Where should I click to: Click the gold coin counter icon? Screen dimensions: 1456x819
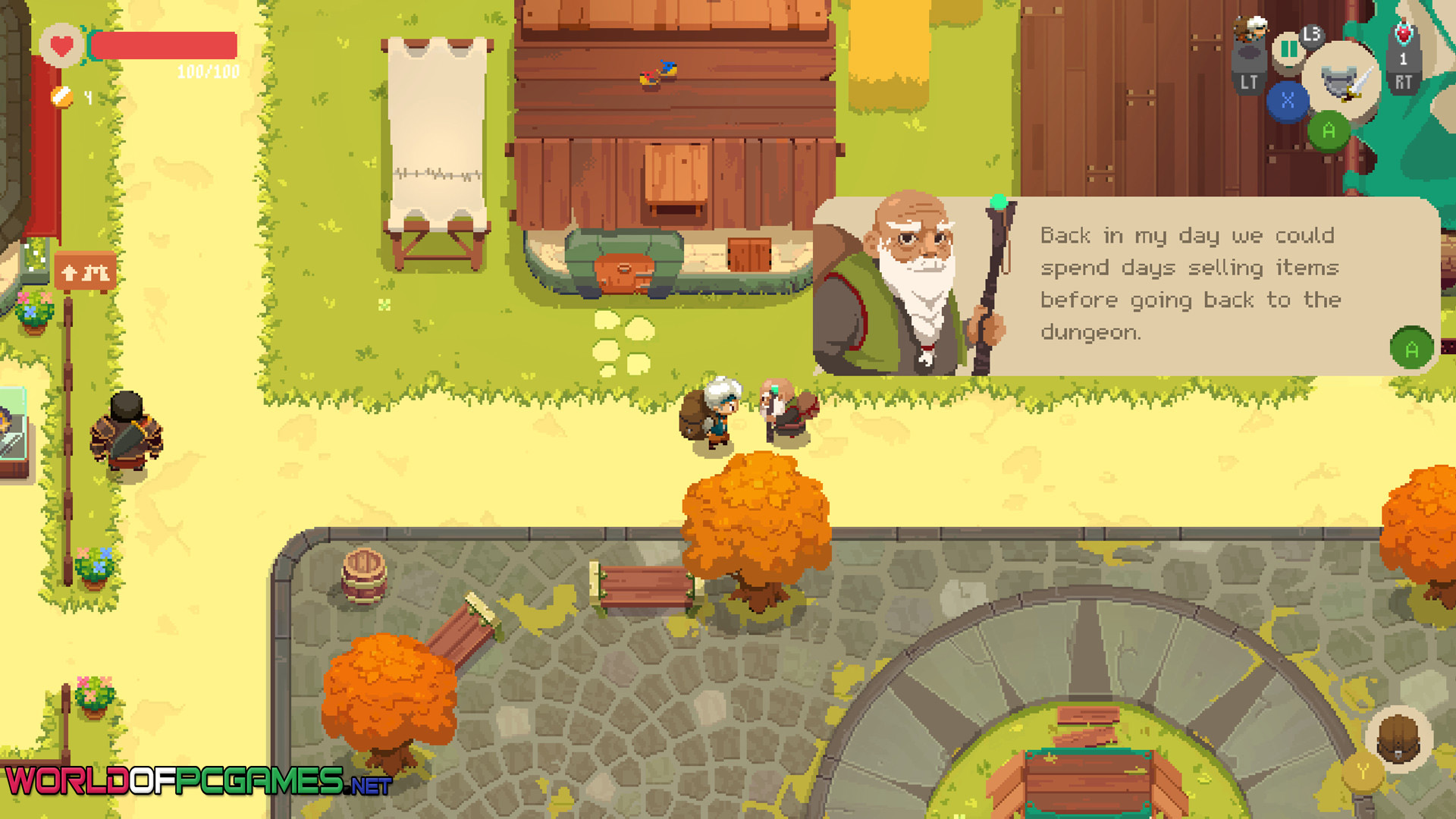pyautogui.click(x=62, y=97)
